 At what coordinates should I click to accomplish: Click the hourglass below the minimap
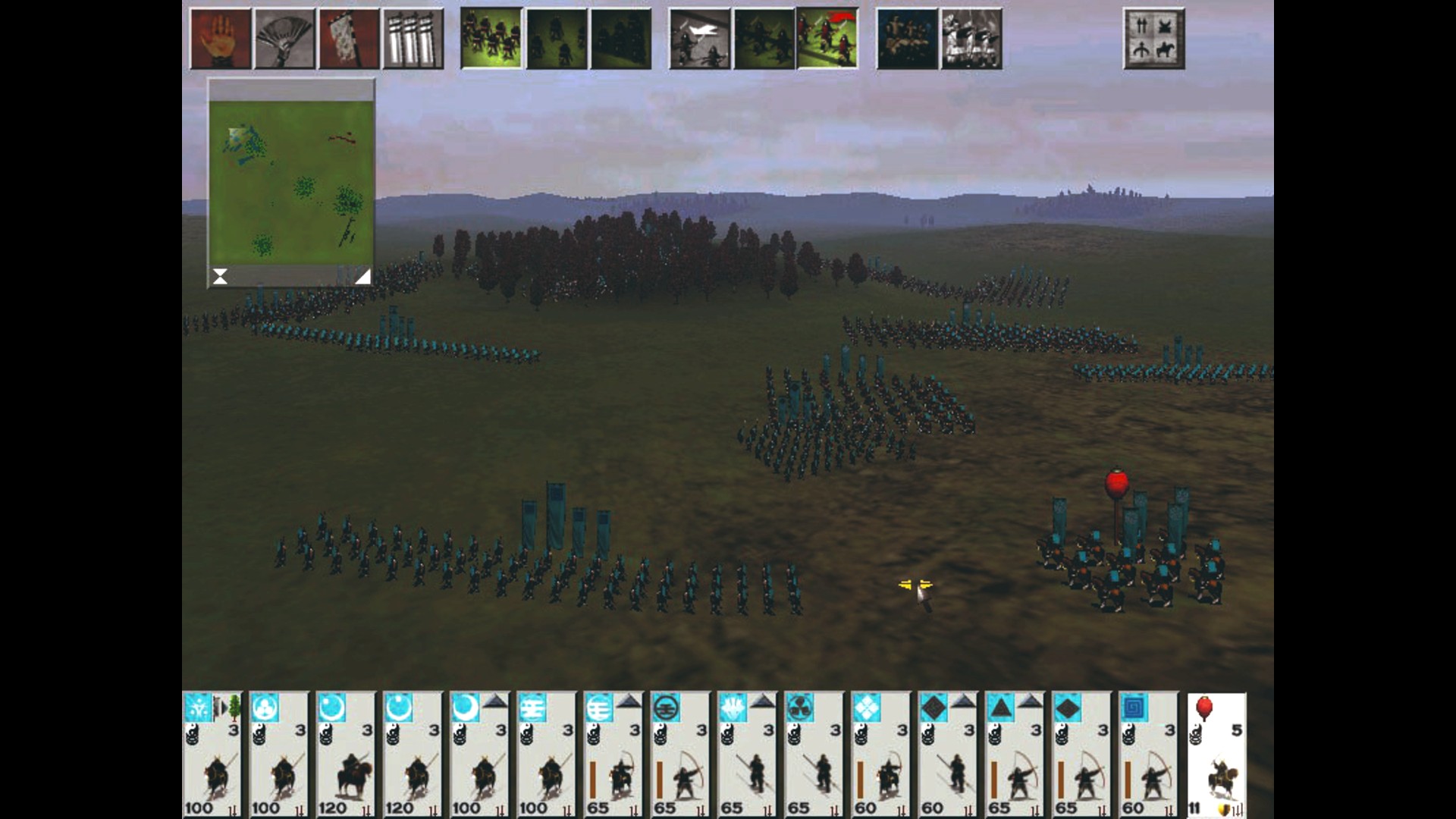[220, 276]
